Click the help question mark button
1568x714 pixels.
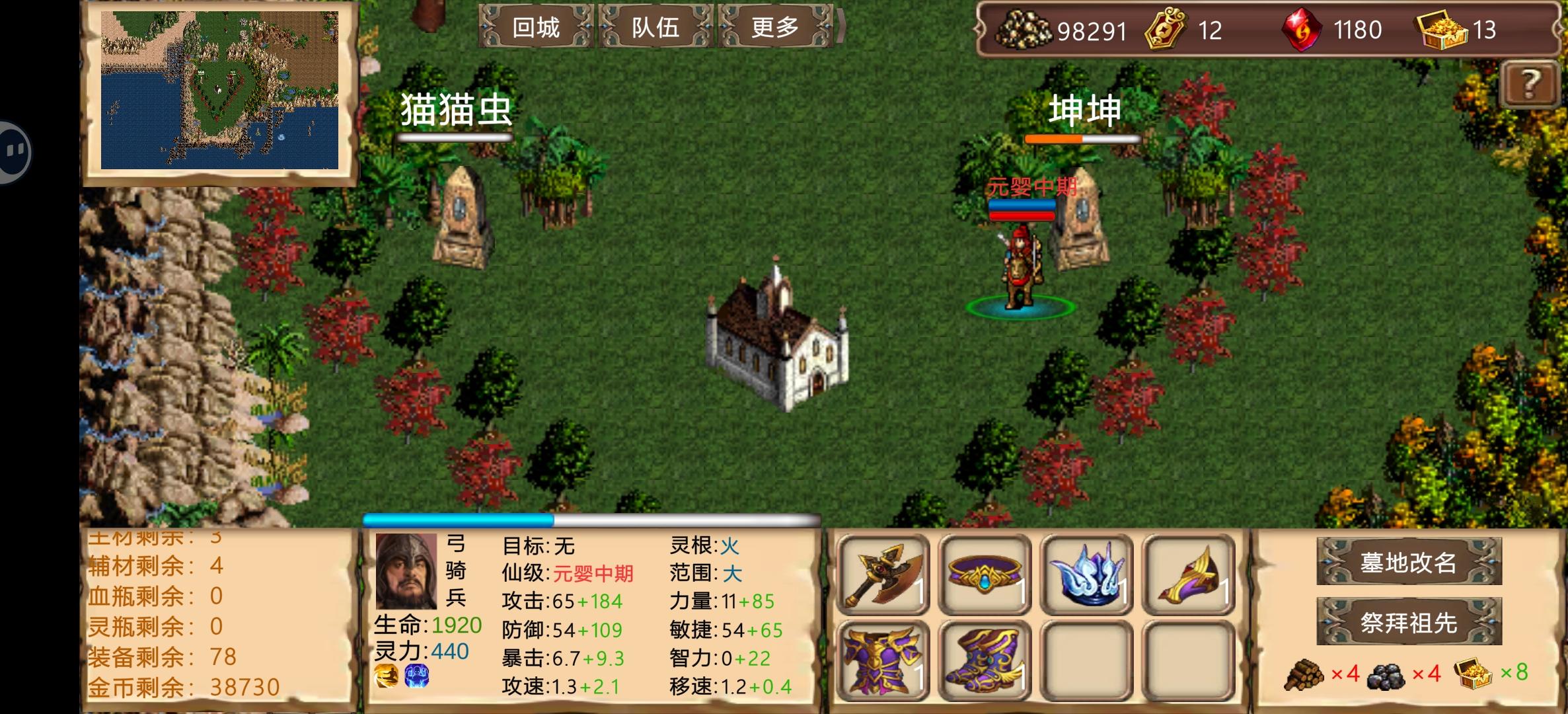point(1531,84)
